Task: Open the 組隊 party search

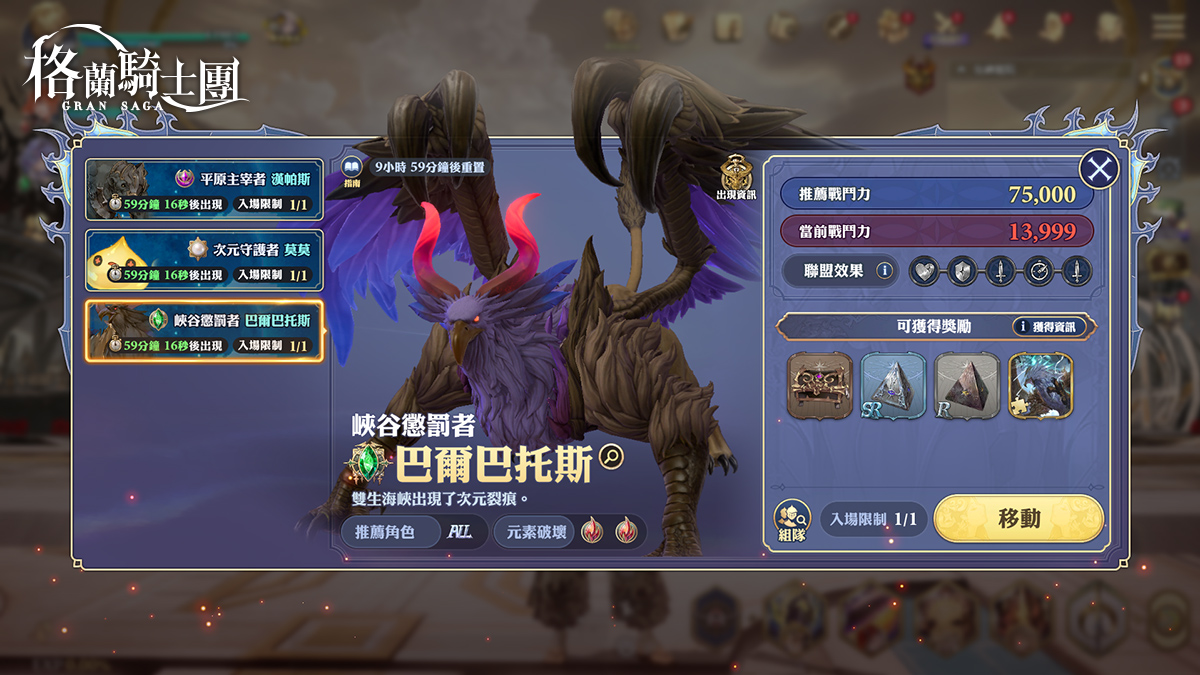Action: coord(791,521)
